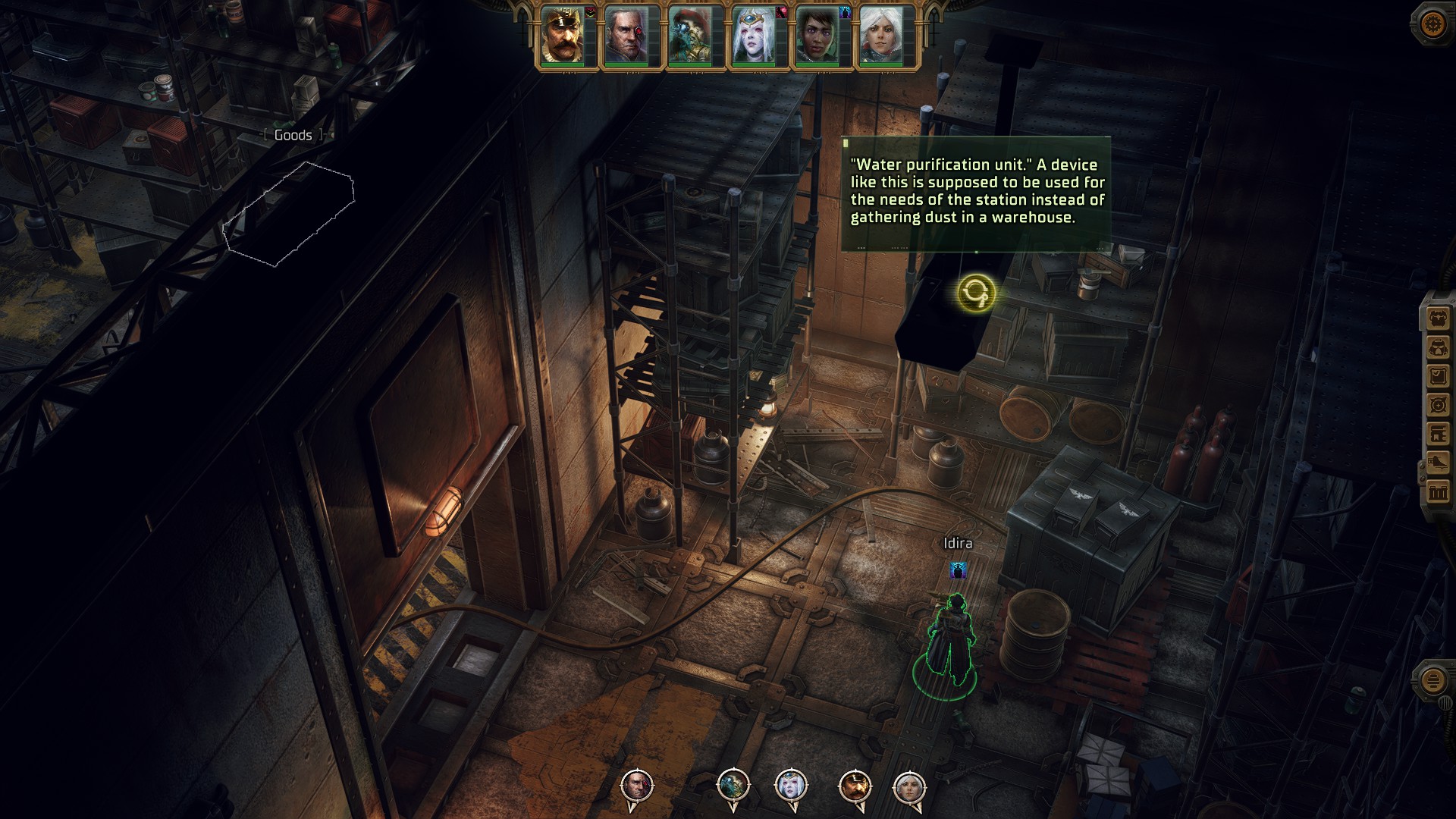Select the white-haired woman's party portrait

pyautogui.click(x=881, y=36)
